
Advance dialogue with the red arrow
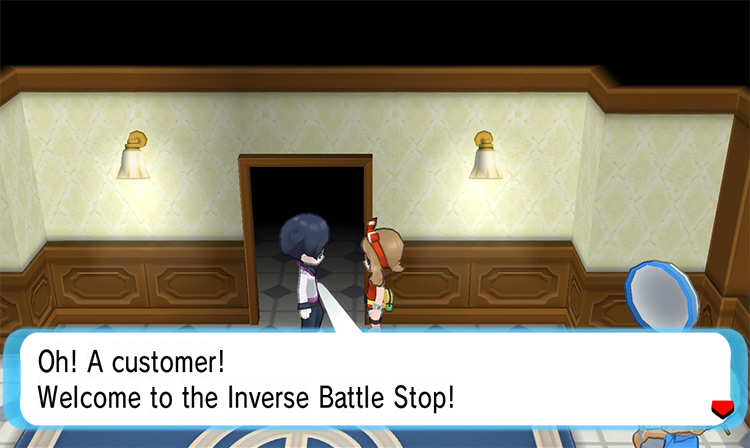719,407
